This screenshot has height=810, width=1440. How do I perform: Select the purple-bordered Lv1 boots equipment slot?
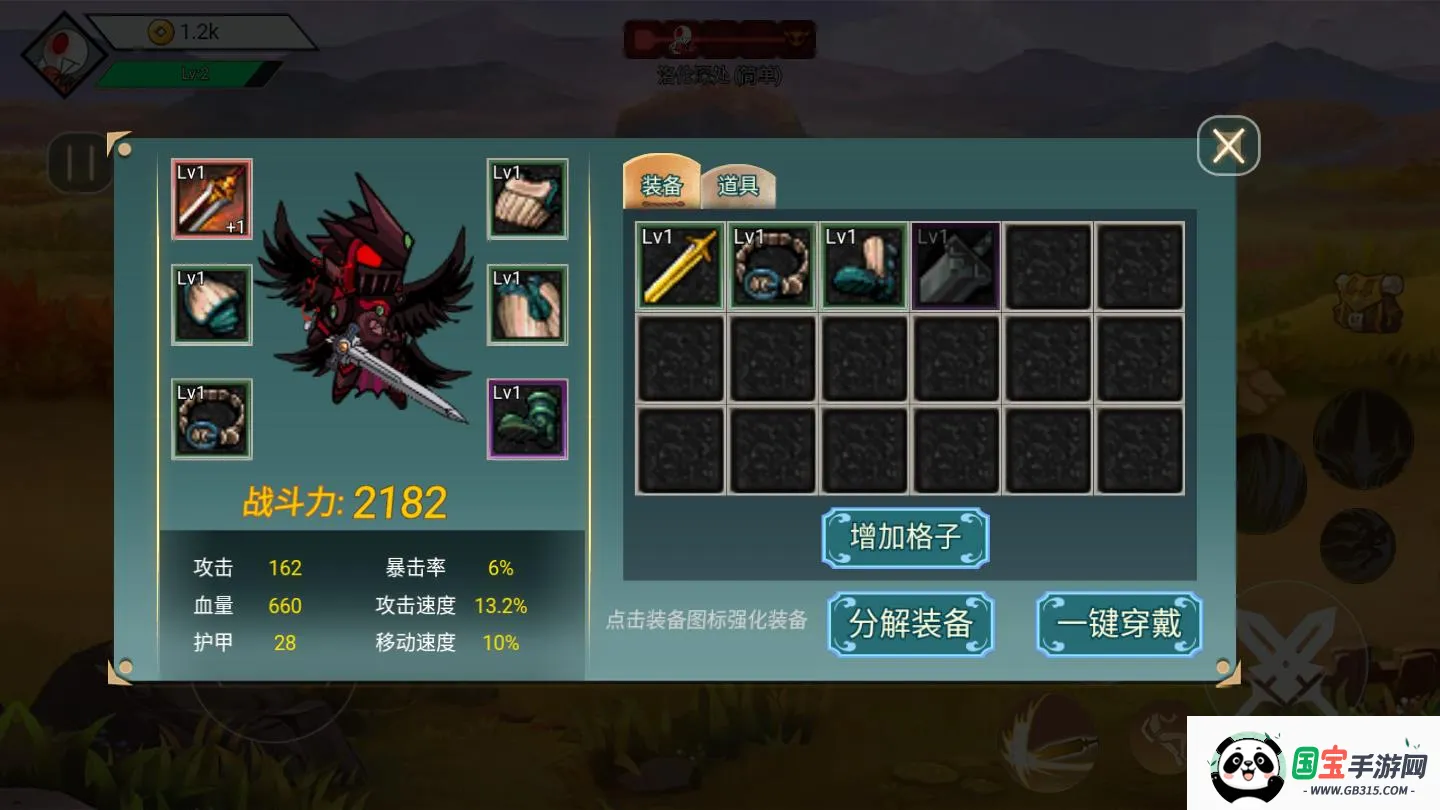click(527, 418)
